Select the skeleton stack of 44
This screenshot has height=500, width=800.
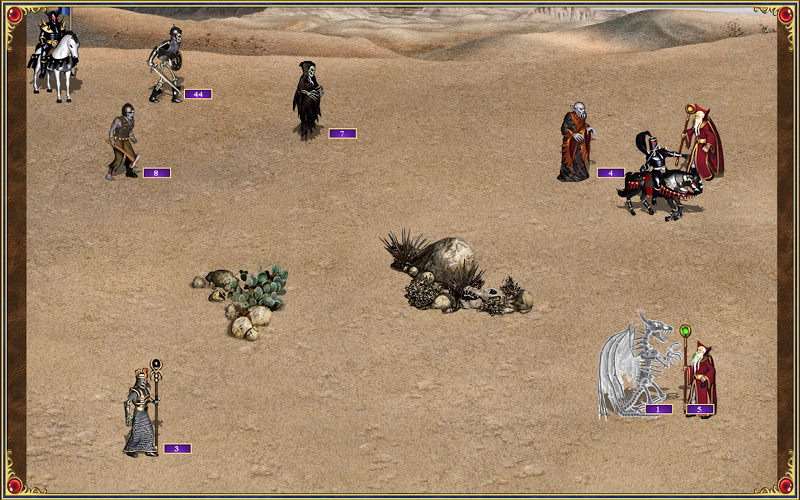[165, 64]
